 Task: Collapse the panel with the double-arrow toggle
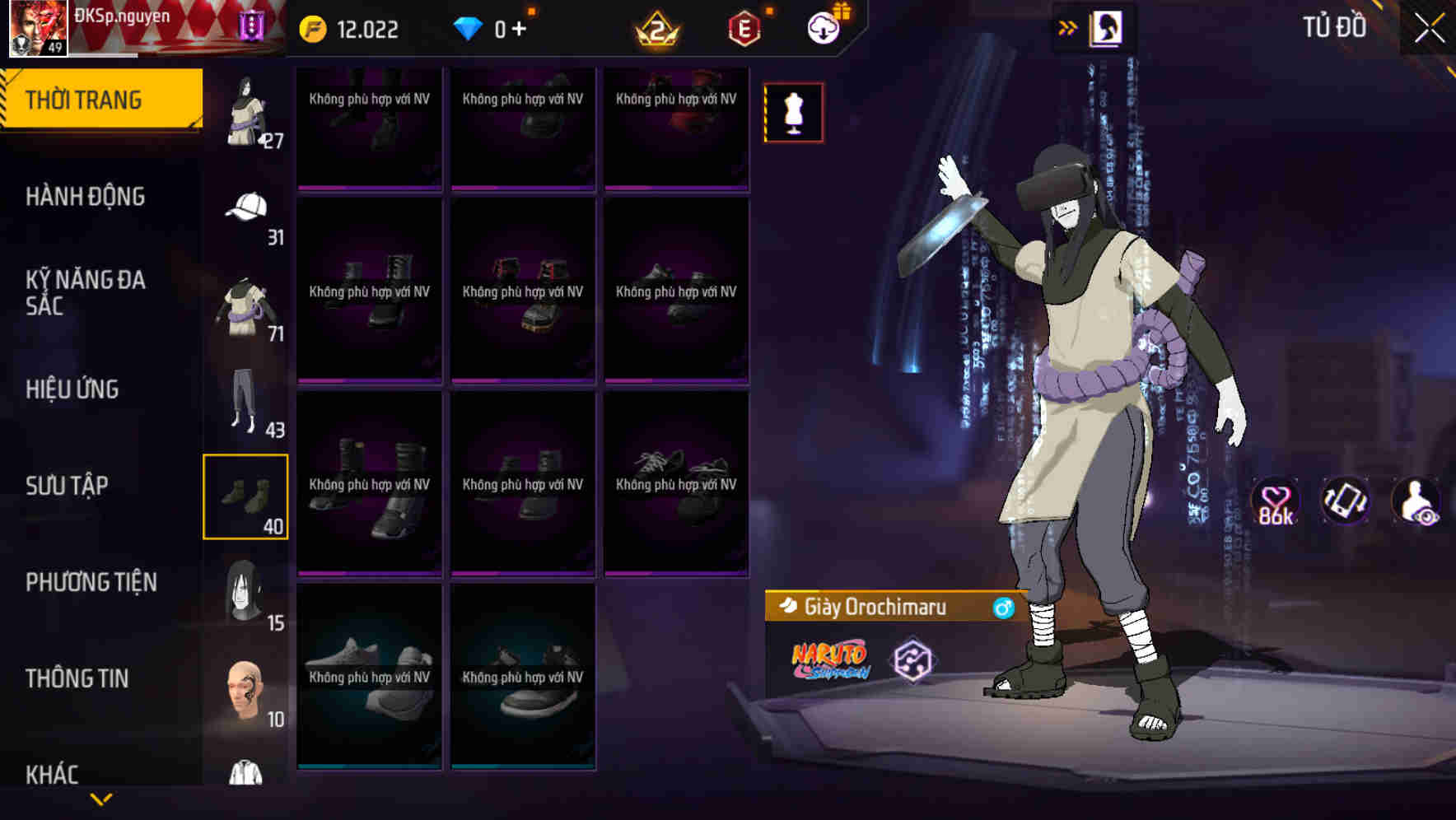point(1068,26)
